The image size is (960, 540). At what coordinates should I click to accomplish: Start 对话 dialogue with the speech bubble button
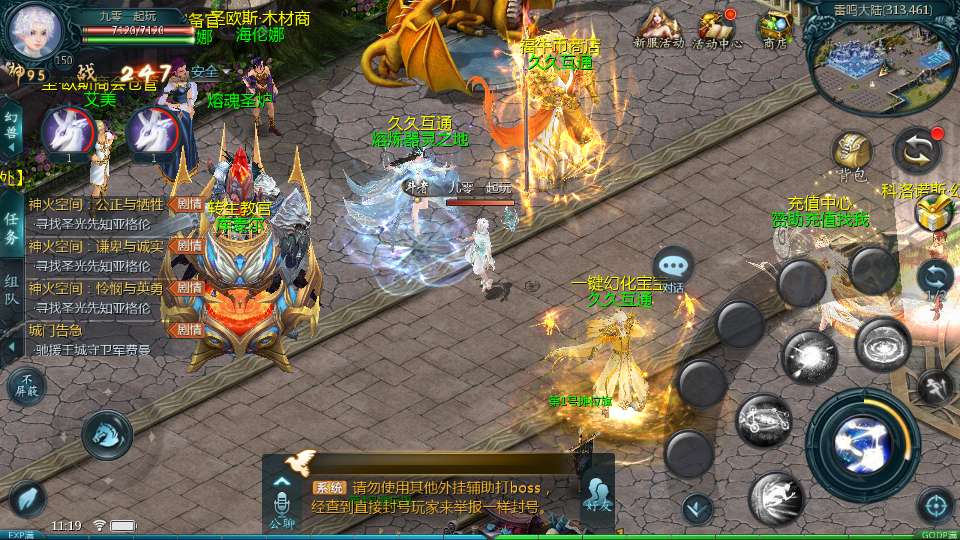[x=674, y=267]
